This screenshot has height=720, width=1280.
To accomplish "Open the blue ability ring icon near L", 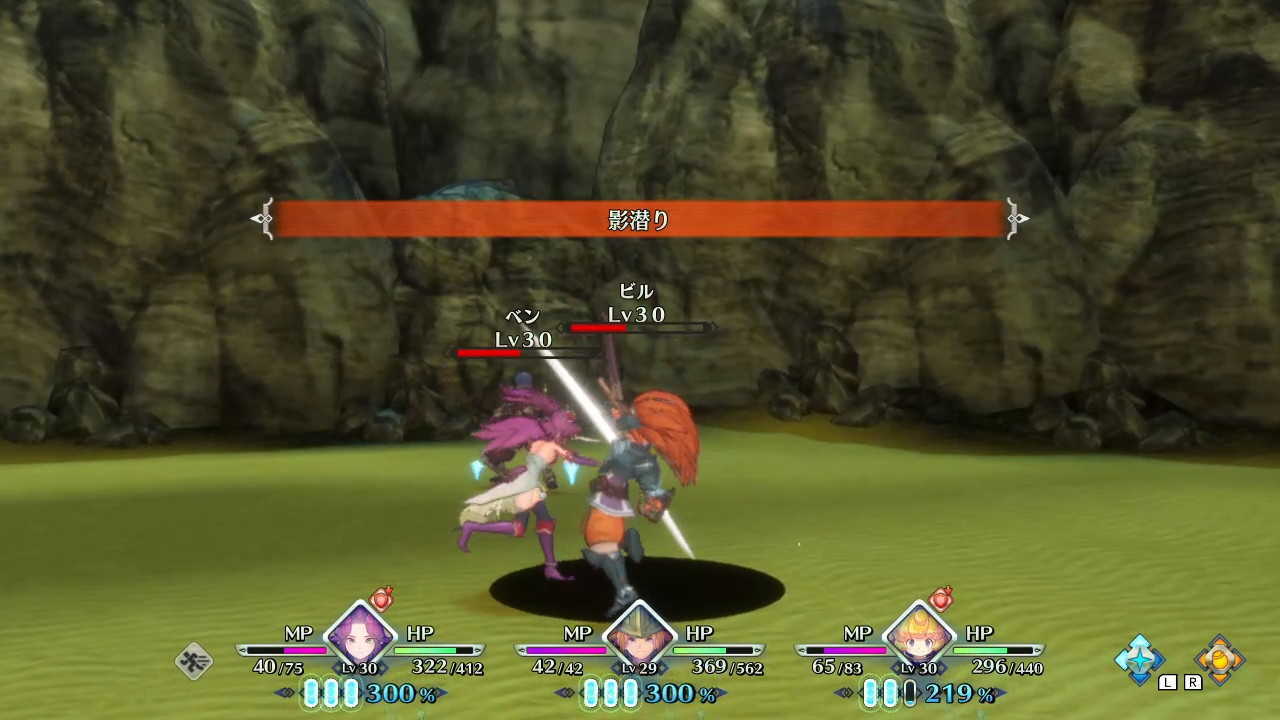I will coord(1141,662).
